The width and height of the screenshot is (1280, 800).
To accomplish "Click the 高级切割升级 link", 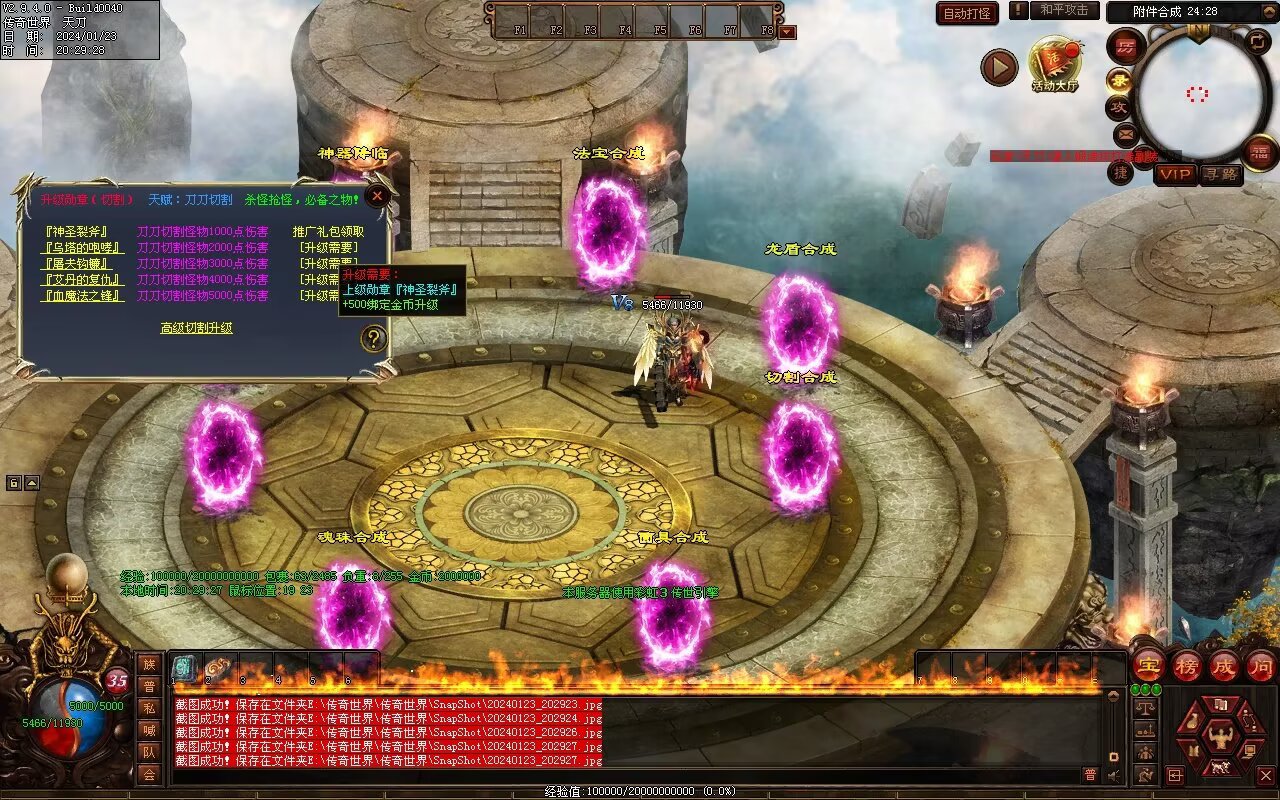I will (x=197, y=328).
